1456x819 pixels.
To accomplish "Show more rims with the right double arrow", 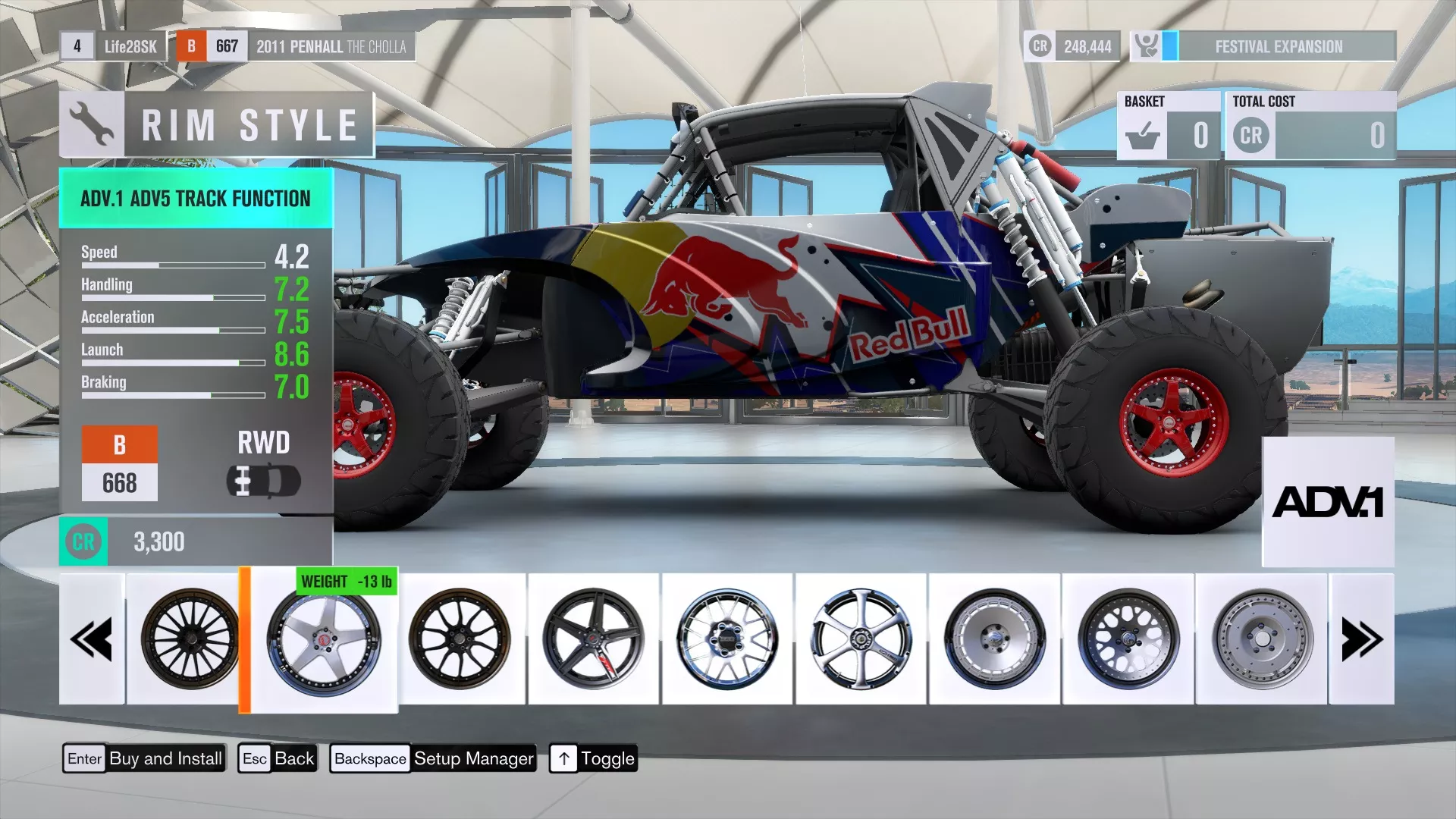I will click(1362, 639).
